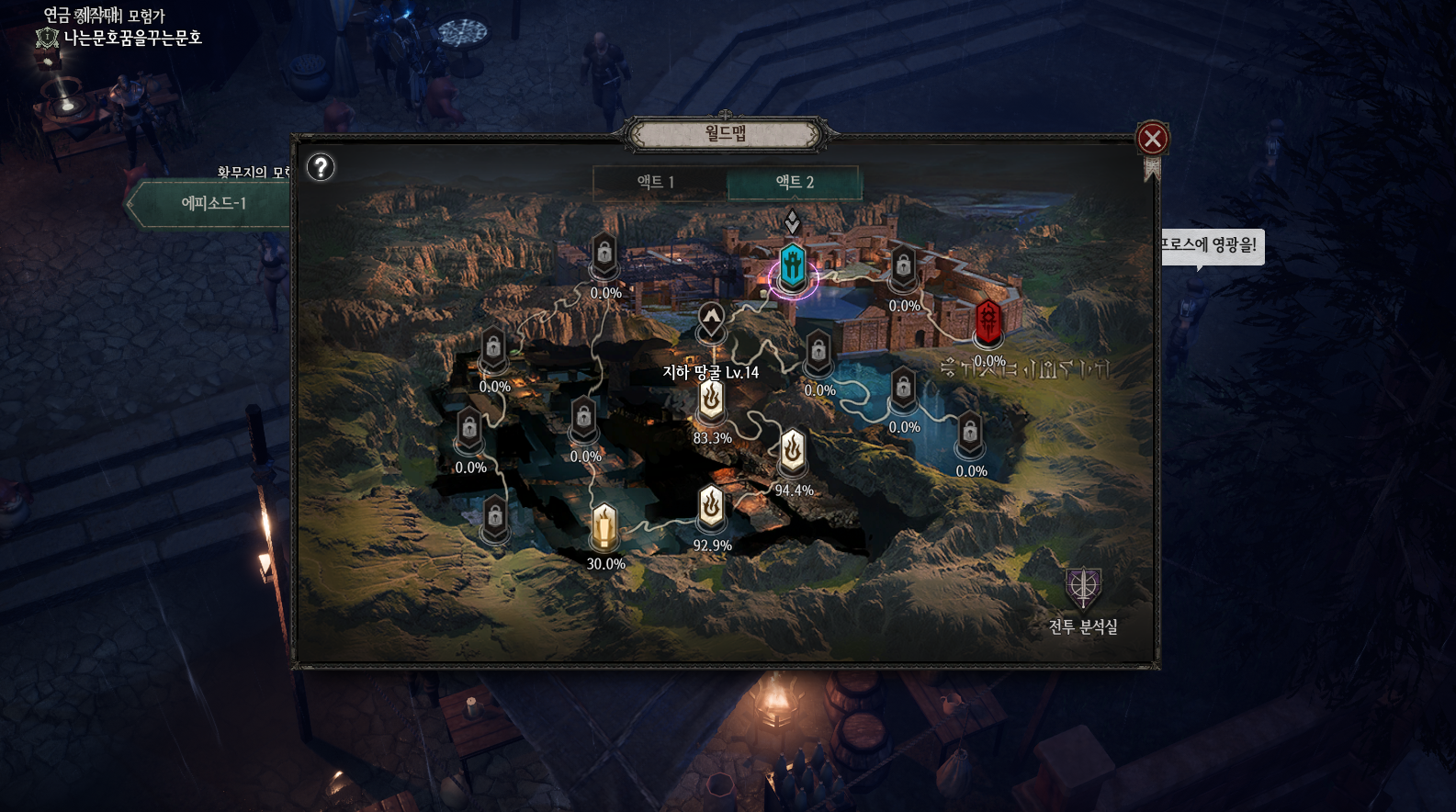
Task: Open the 에피소드-1 quest banner
Action: (x=213, y=203)
